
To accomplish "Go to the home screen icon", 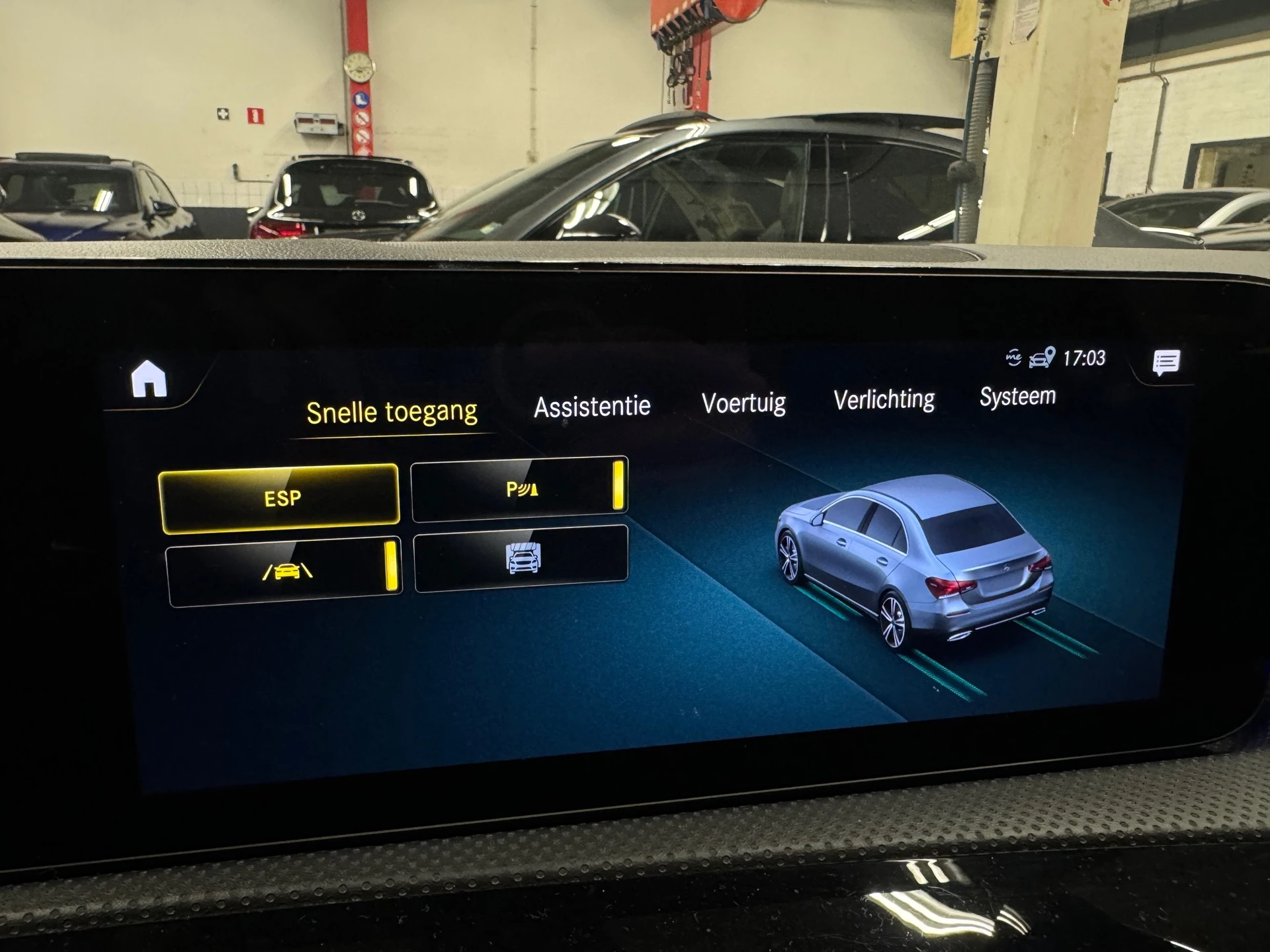I will pos(149,379).
